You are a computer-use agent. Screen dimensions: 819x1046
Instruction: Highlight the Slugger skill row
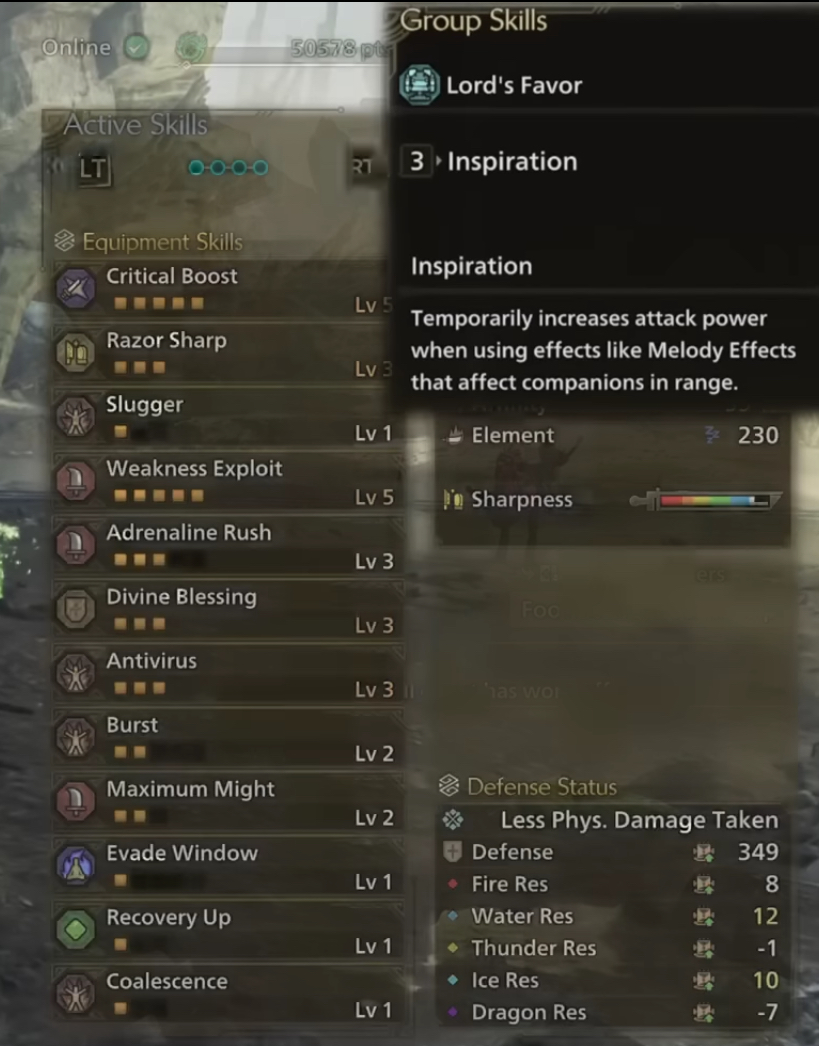pyautogui.click(x=228, y=416)
